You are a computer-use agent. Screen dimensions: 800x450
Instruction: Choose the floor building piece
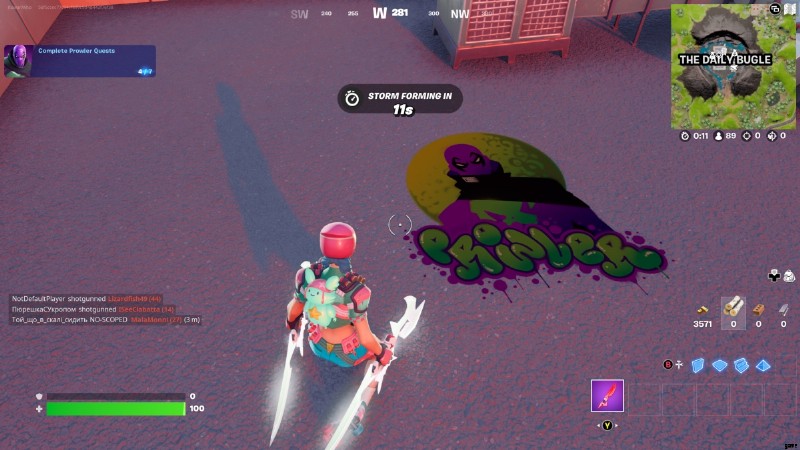(x=719, y=365)
